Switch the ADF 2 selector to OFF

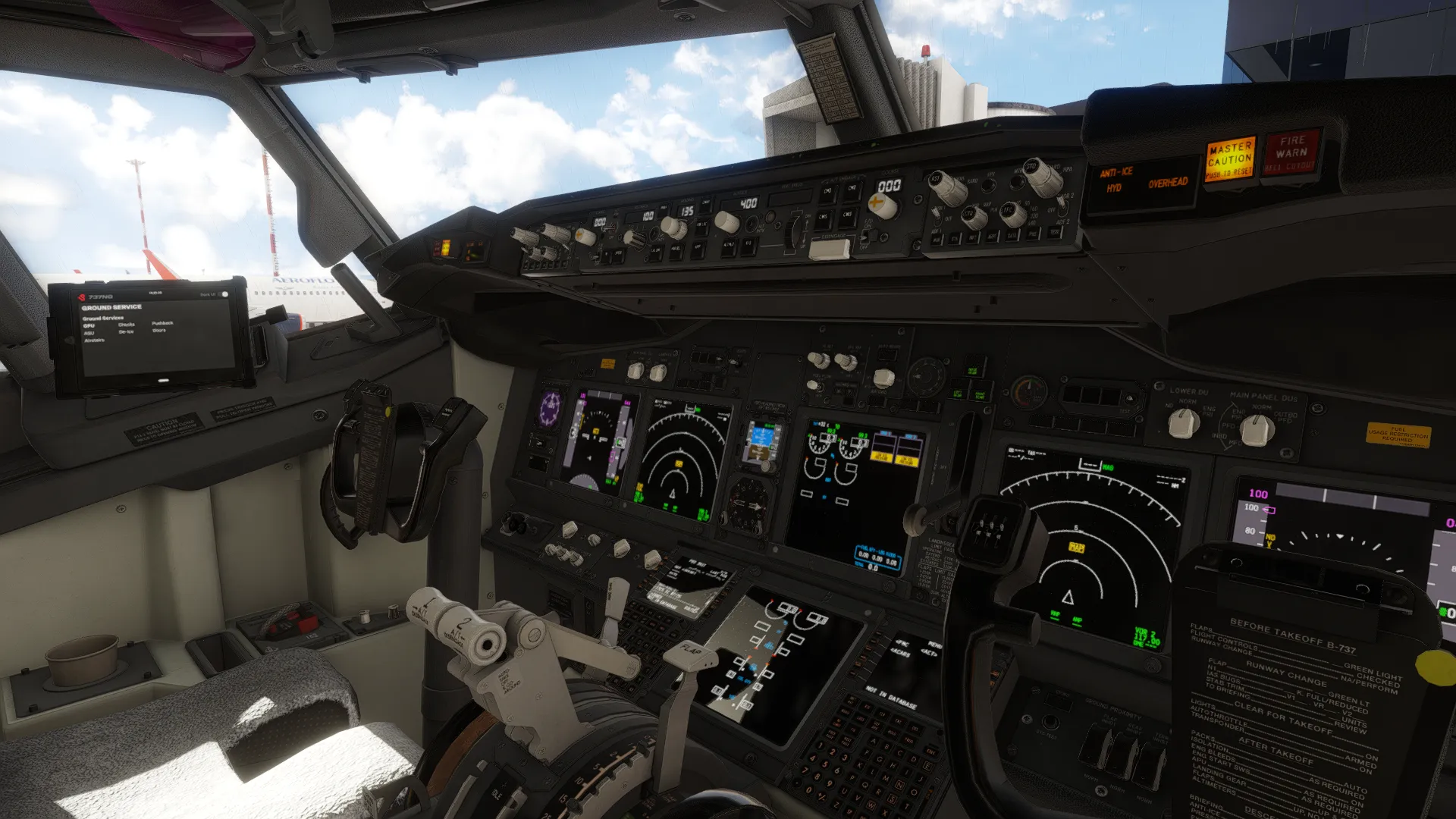click(x=1062, y=206)
